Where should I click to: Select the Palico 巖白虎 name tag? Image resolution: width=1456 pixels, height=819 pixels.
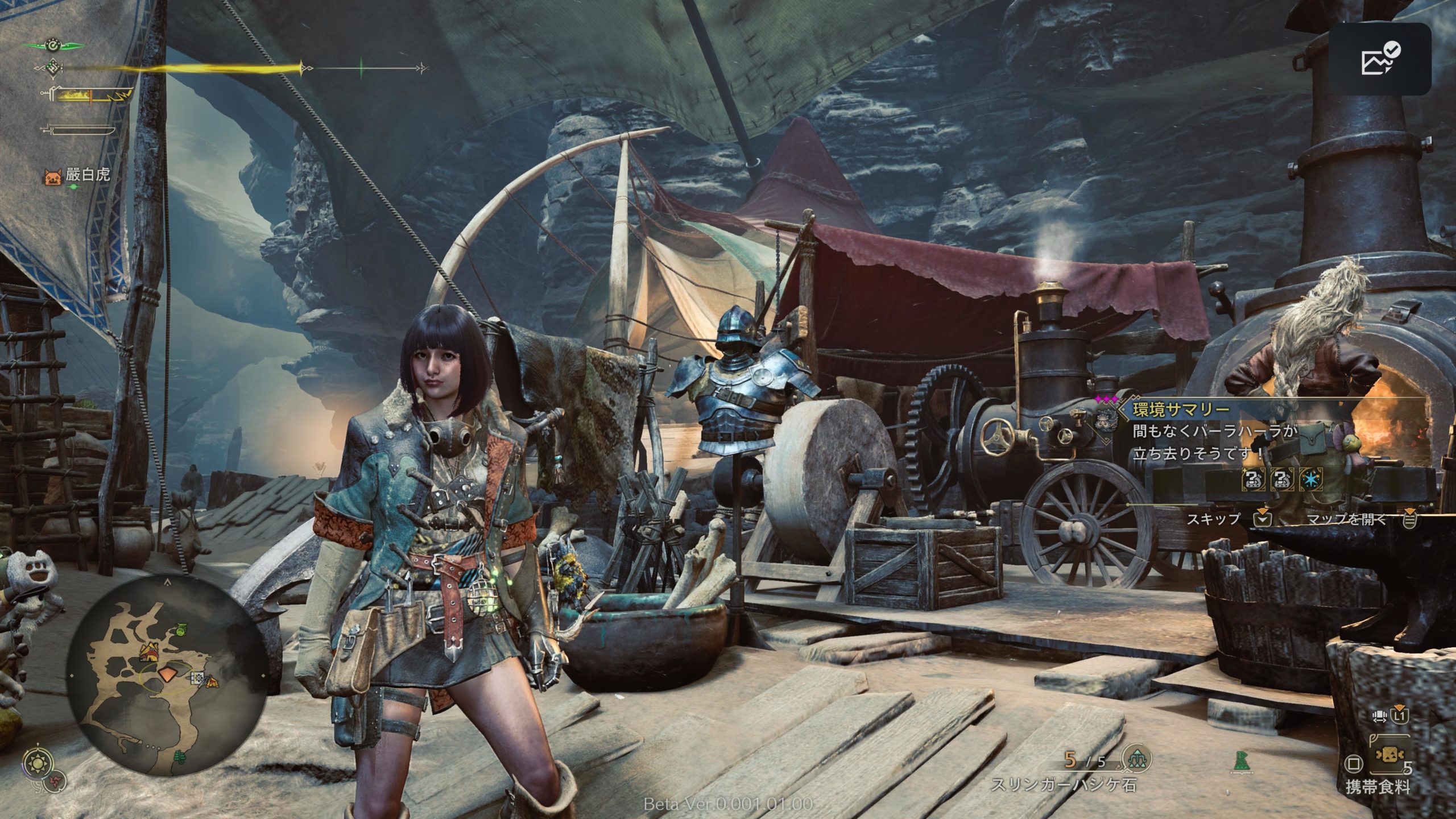coord(78,175)
